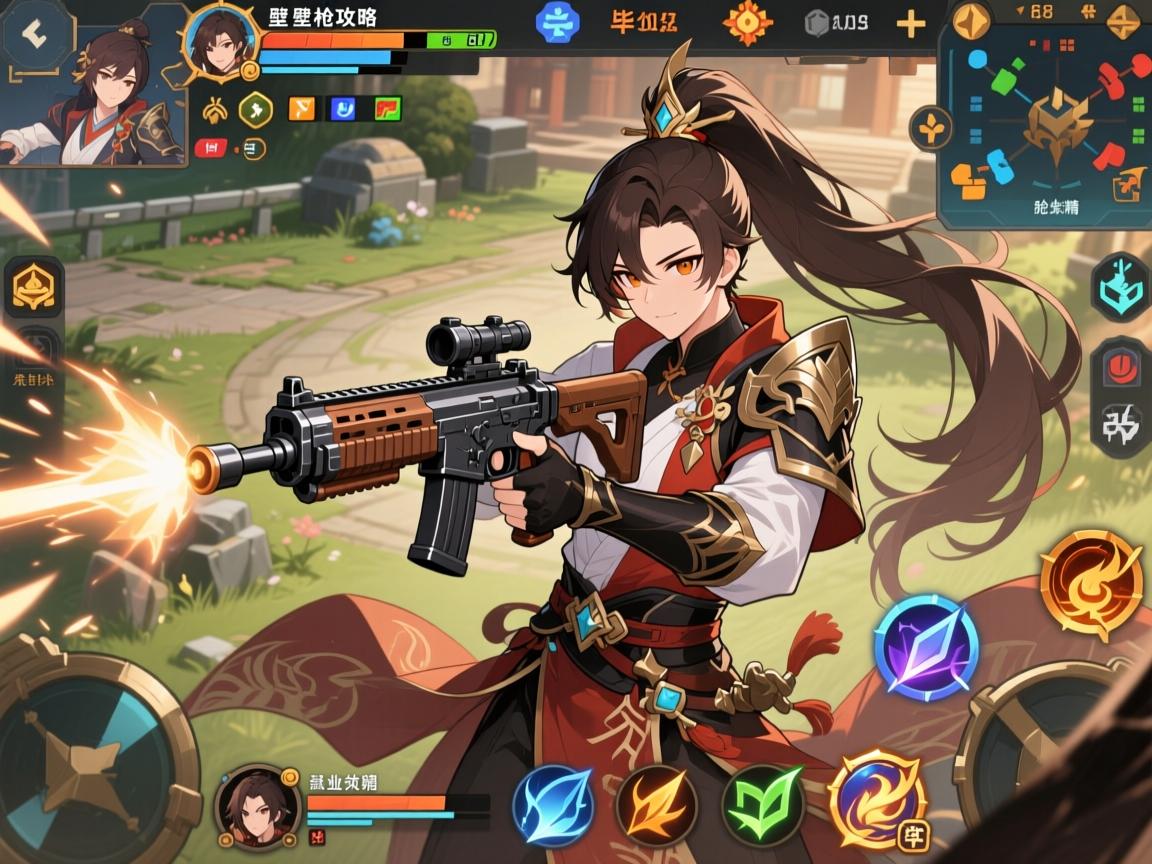Activate the orange lightning slash skill
The image size is (1152, 864).
pyautogui.click(x=656, y=805)
